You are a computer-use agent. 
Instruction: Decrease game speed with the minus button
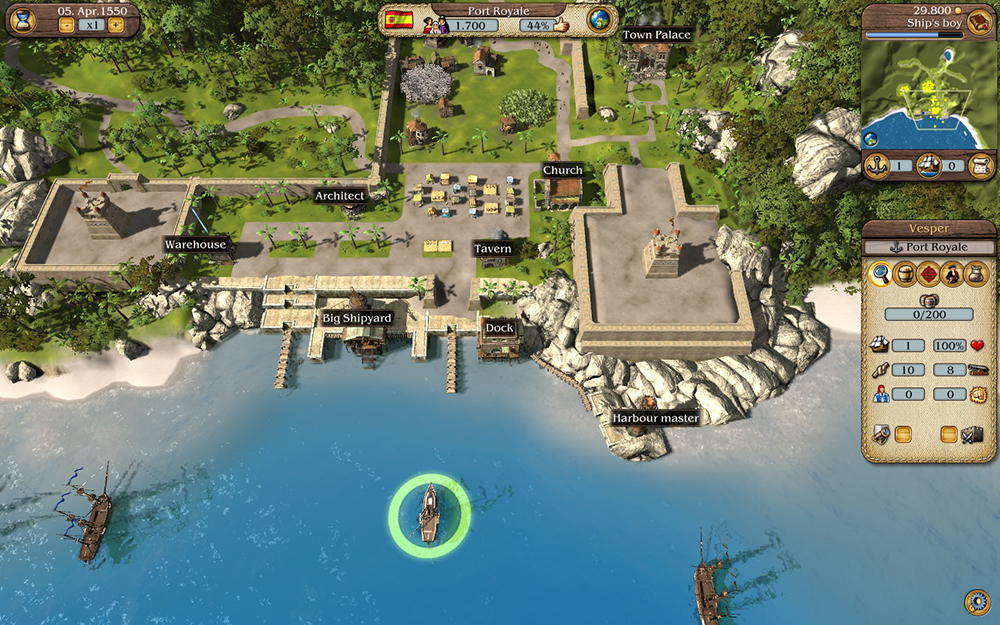[67, 25]
